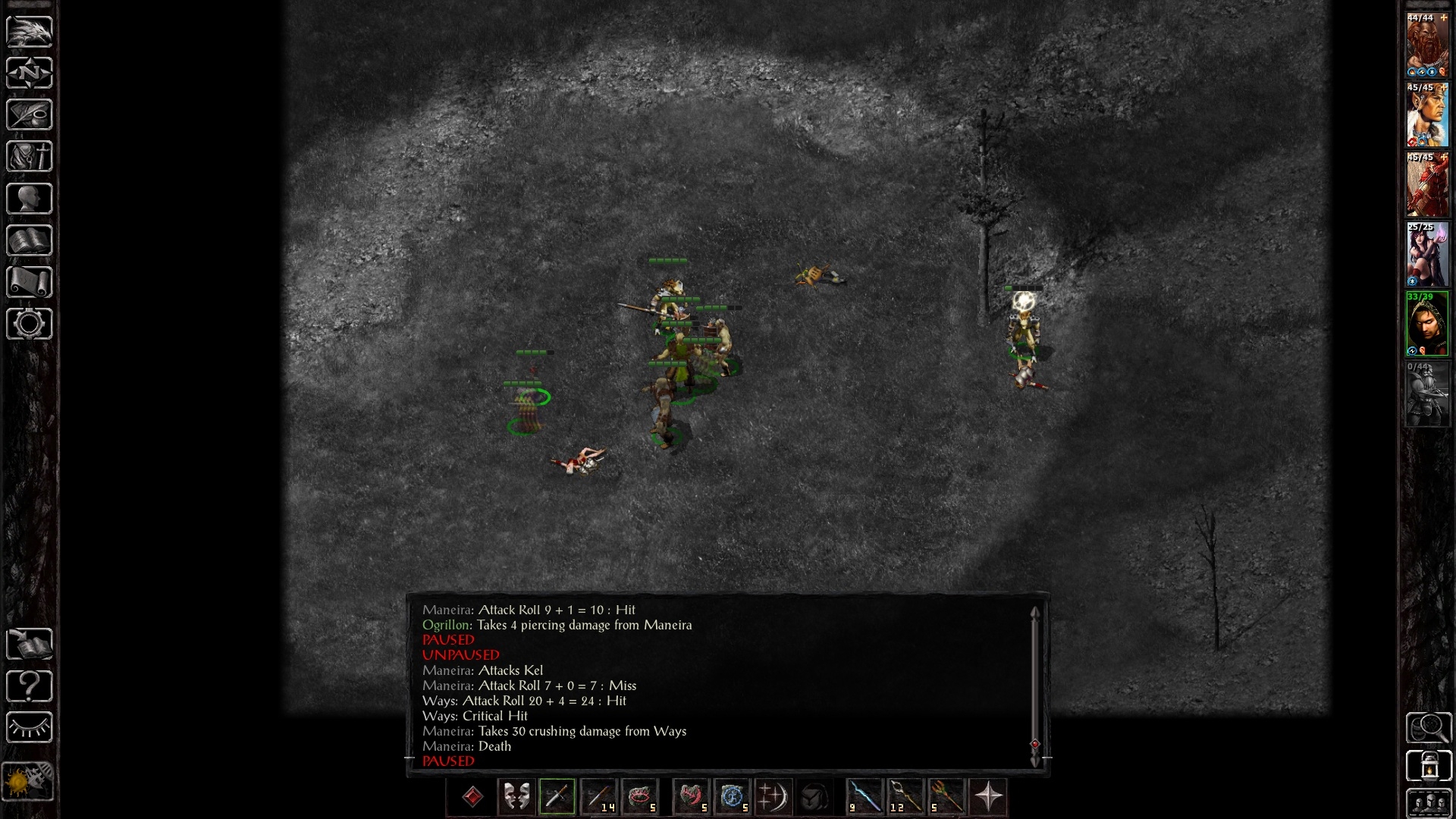Equip the dagger weapon slot
Screen dimensions: 1456x819
(x=557, y=797)
